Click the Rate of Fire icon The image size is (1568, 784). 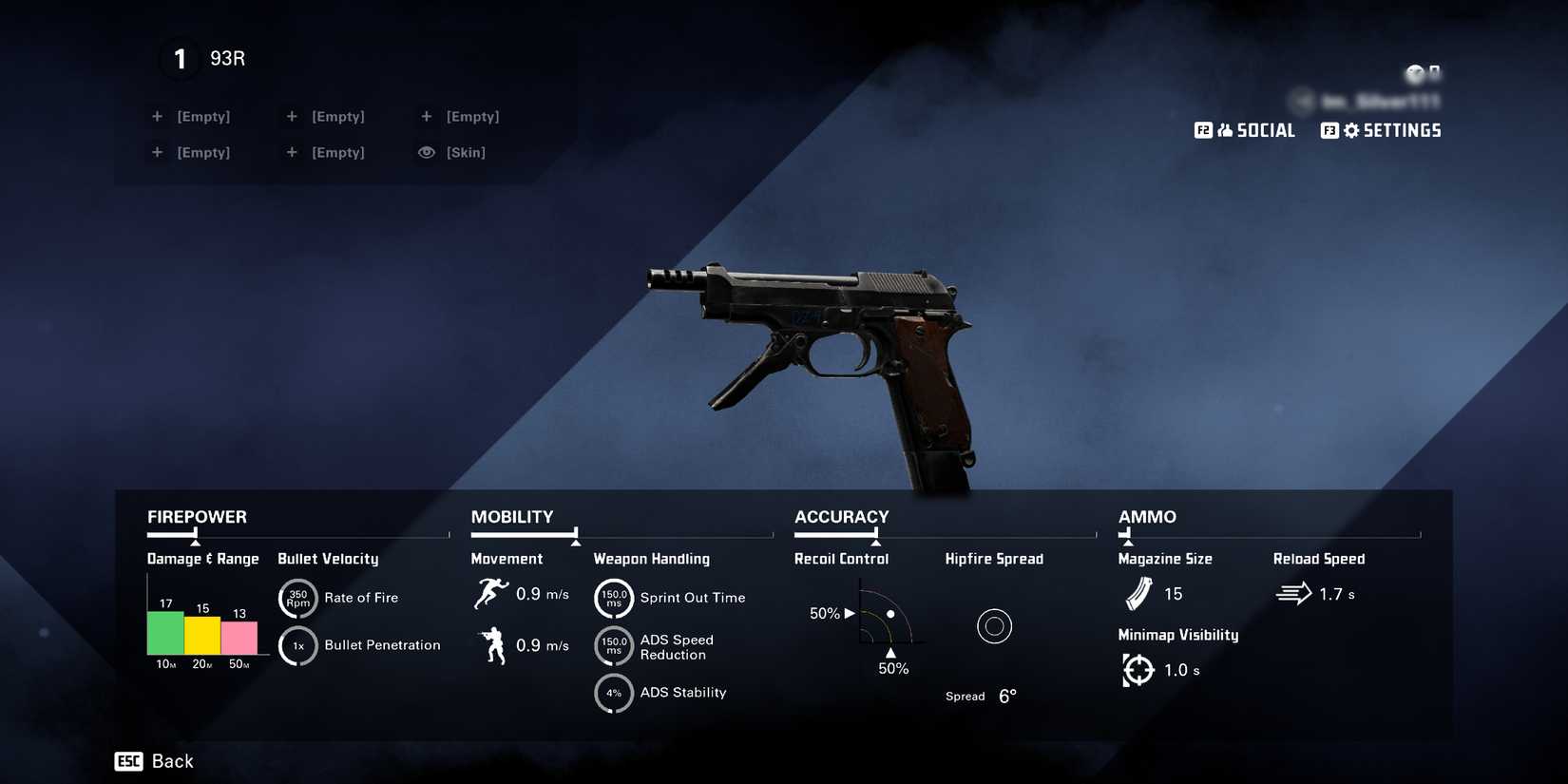coord(297,598)
